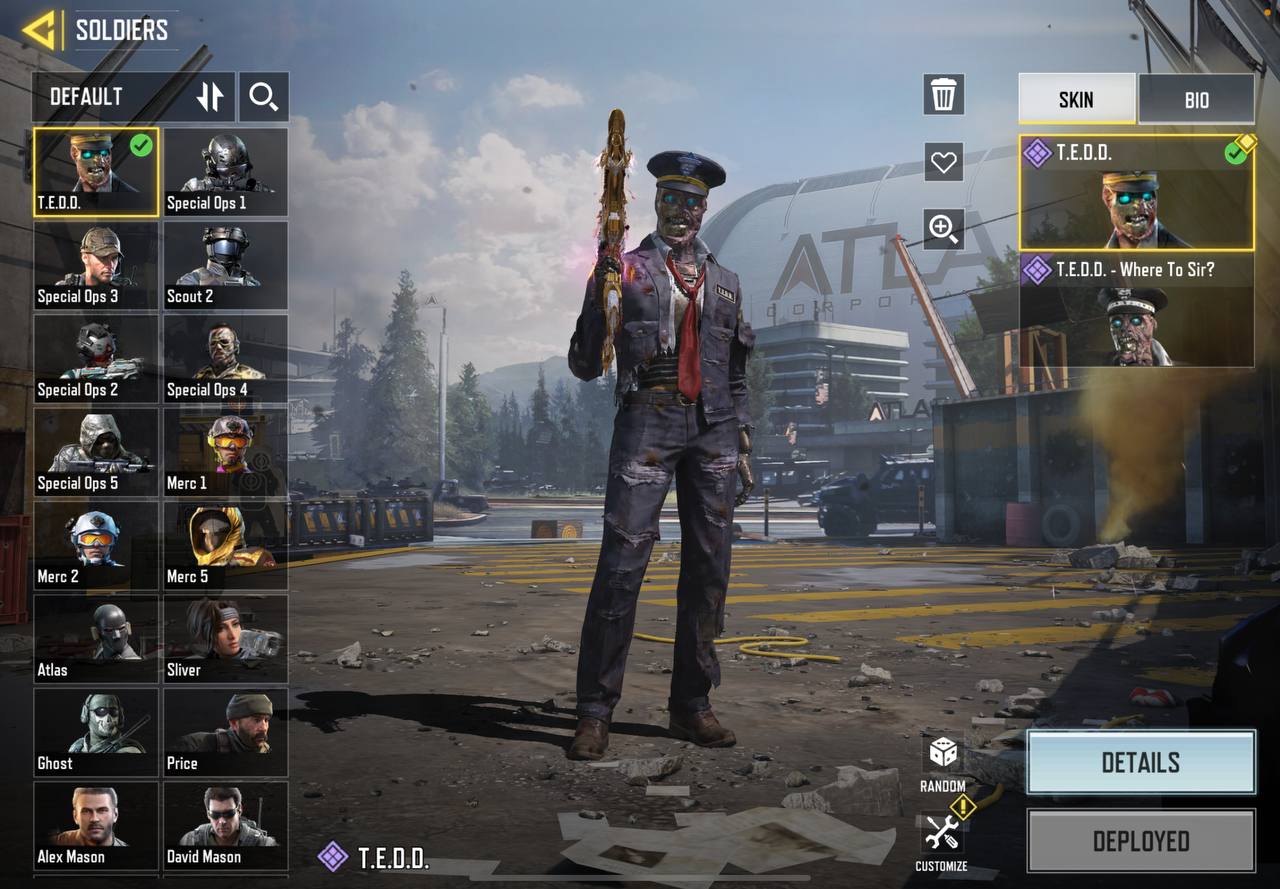Open the DEFAULT sort dropdown

(x=108, y=97)
